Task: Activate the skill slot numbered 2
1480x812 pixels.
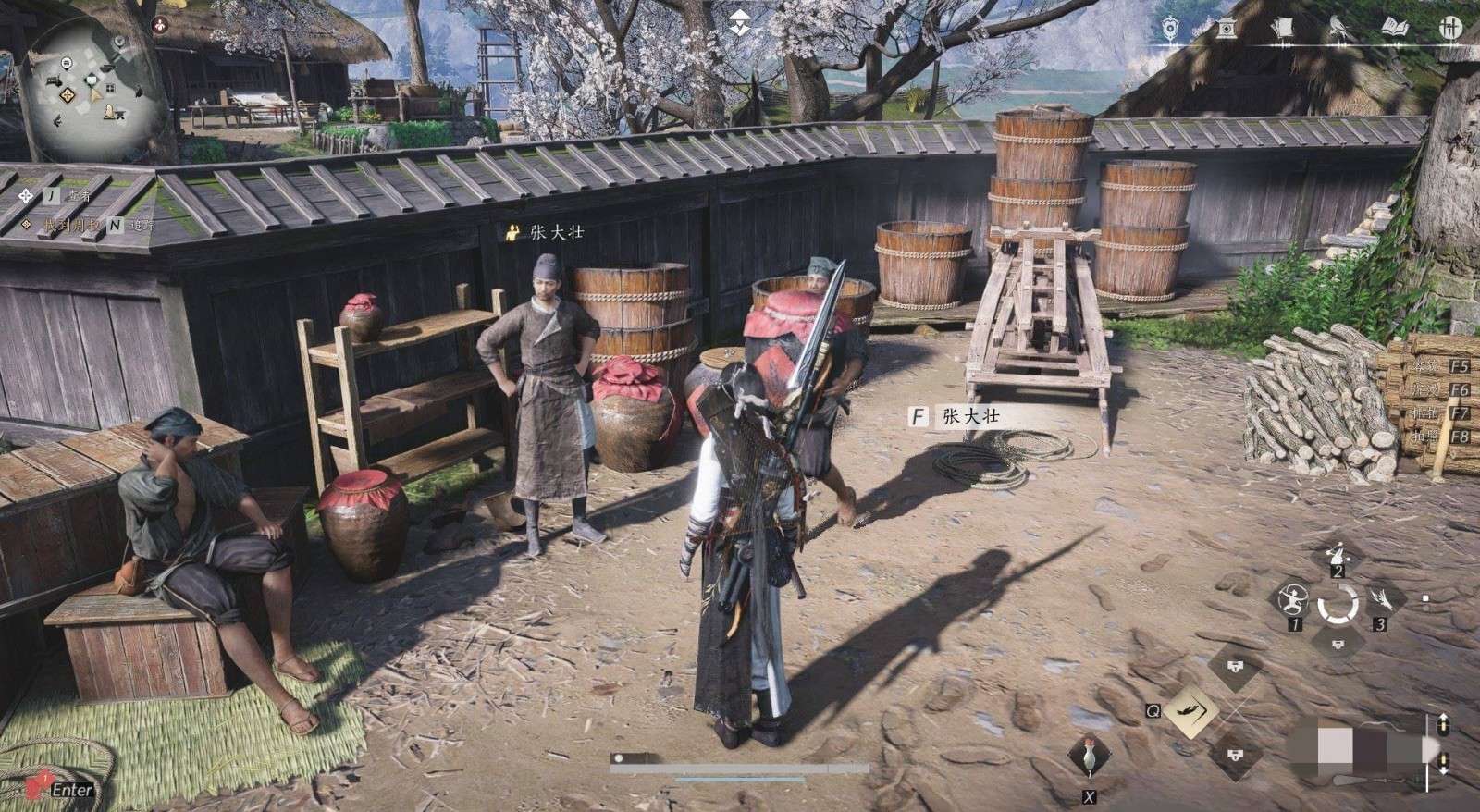Action: [x=1338, y=555]
